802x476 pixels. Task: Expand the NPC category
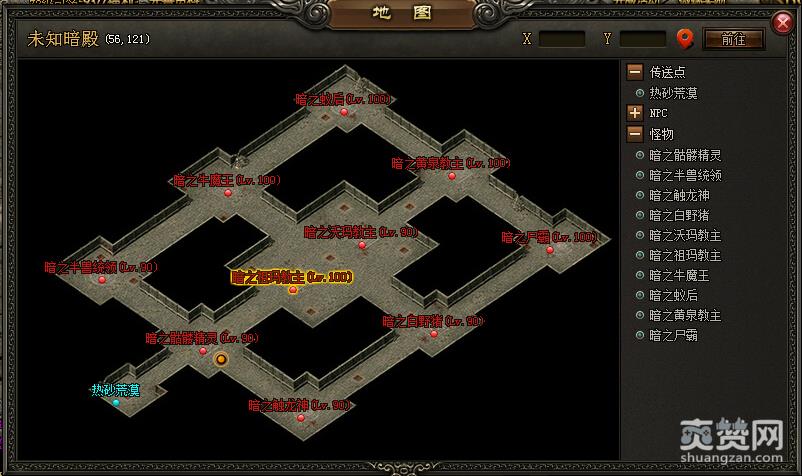click(635, 113)
